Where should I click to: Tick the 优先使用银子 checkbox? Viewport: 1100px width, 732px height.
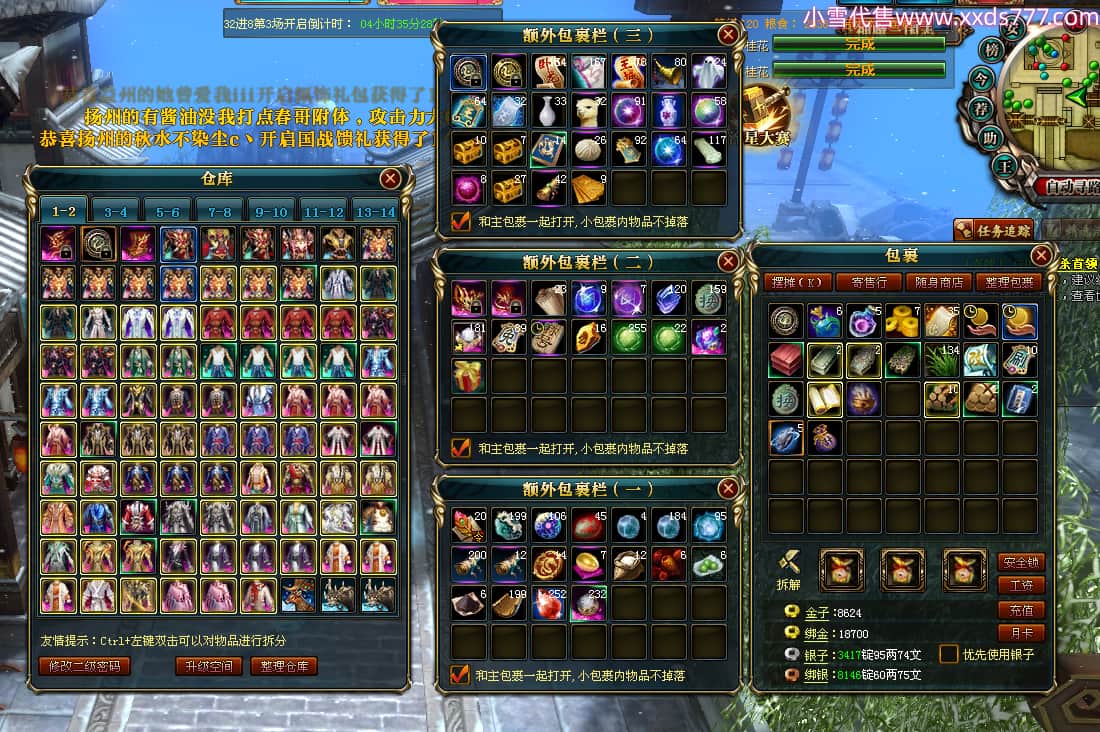click(x=948, y=654)
